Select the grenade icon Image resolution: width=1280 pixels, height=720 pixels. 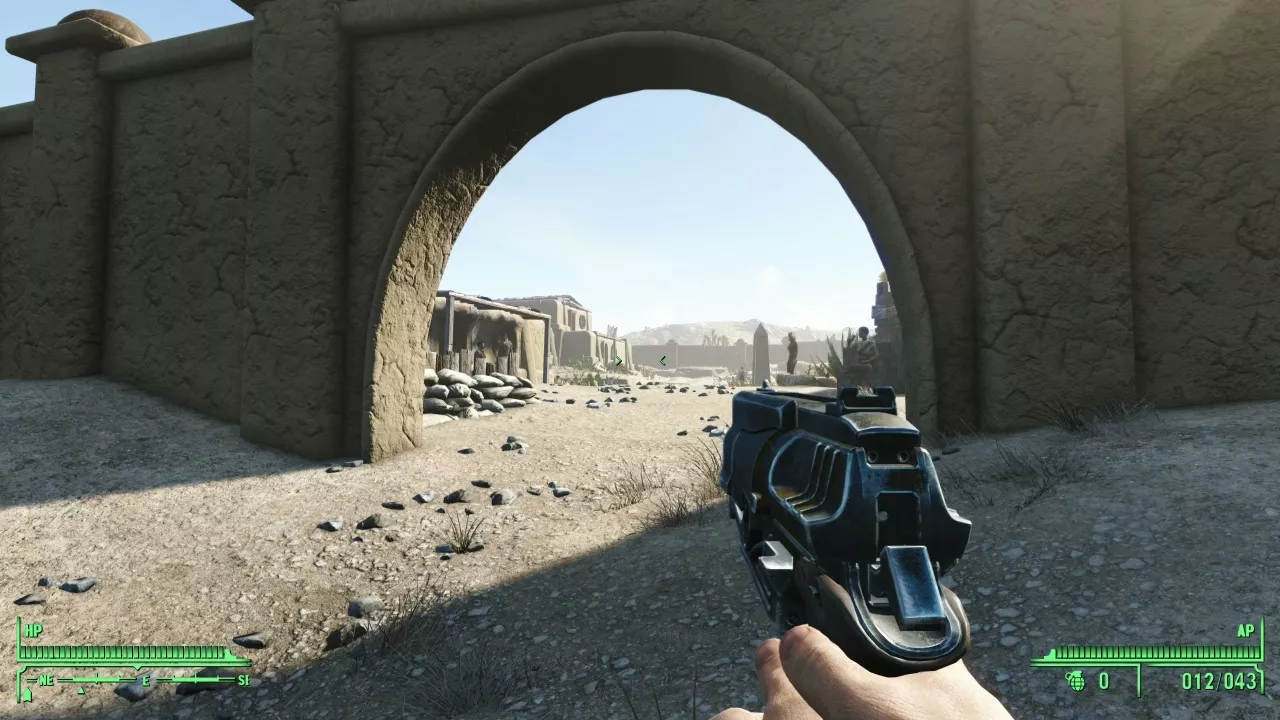pos(1076,681)
